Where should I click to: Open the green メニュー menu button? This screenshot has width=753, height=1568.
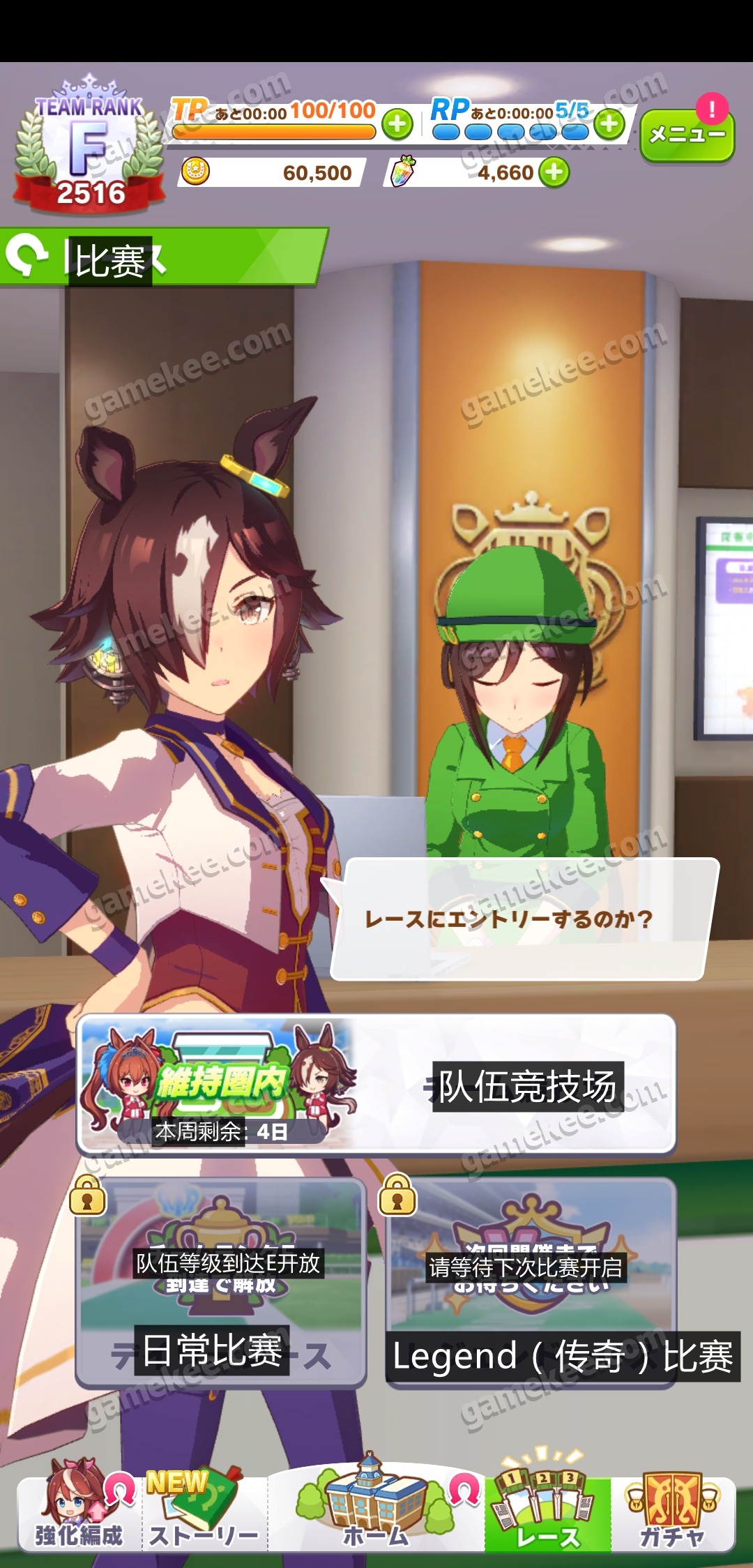click(x=686, y=135)
